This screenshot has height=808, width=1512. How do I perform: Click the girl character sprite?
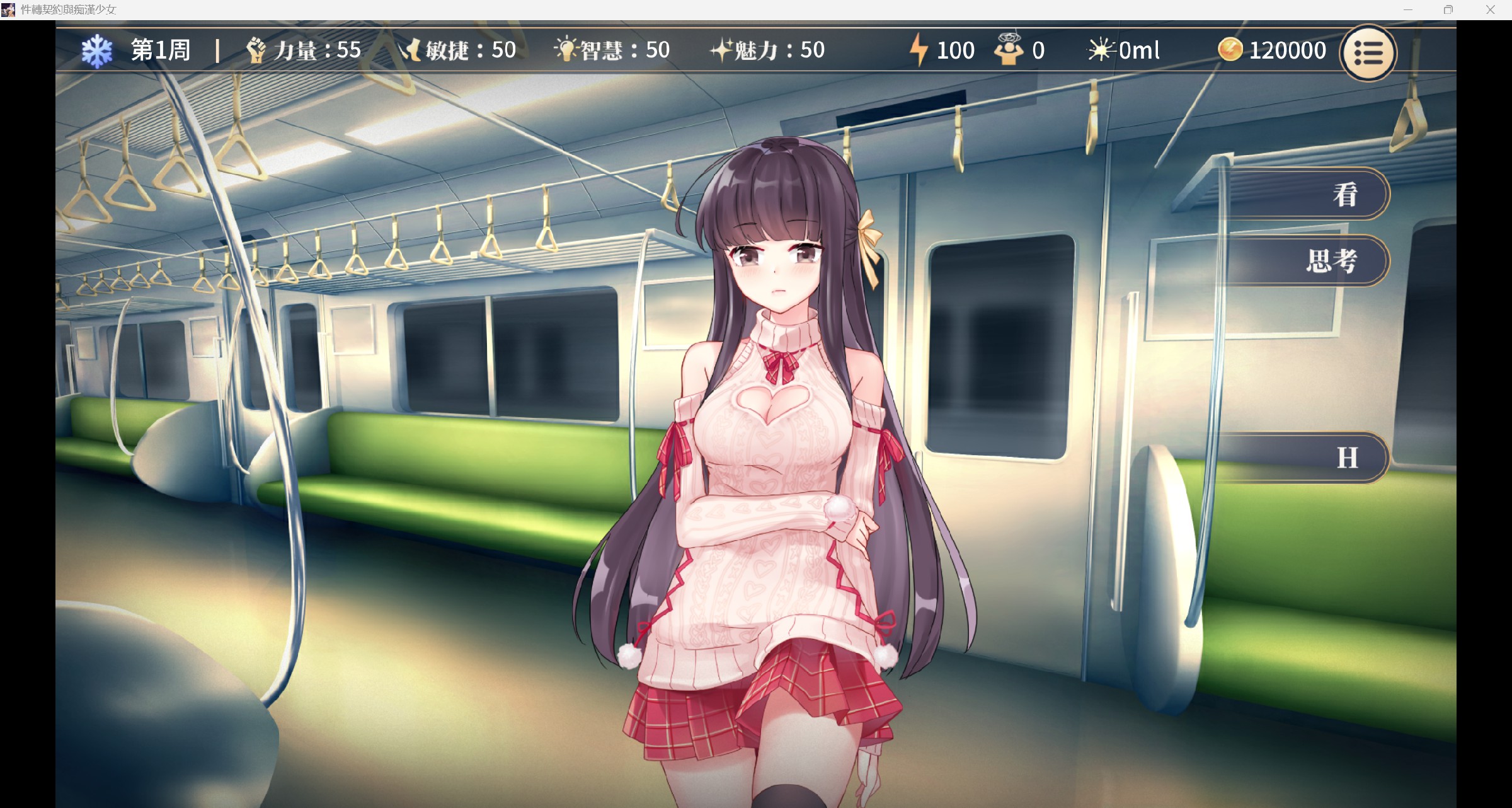click(x=756, y=441)
